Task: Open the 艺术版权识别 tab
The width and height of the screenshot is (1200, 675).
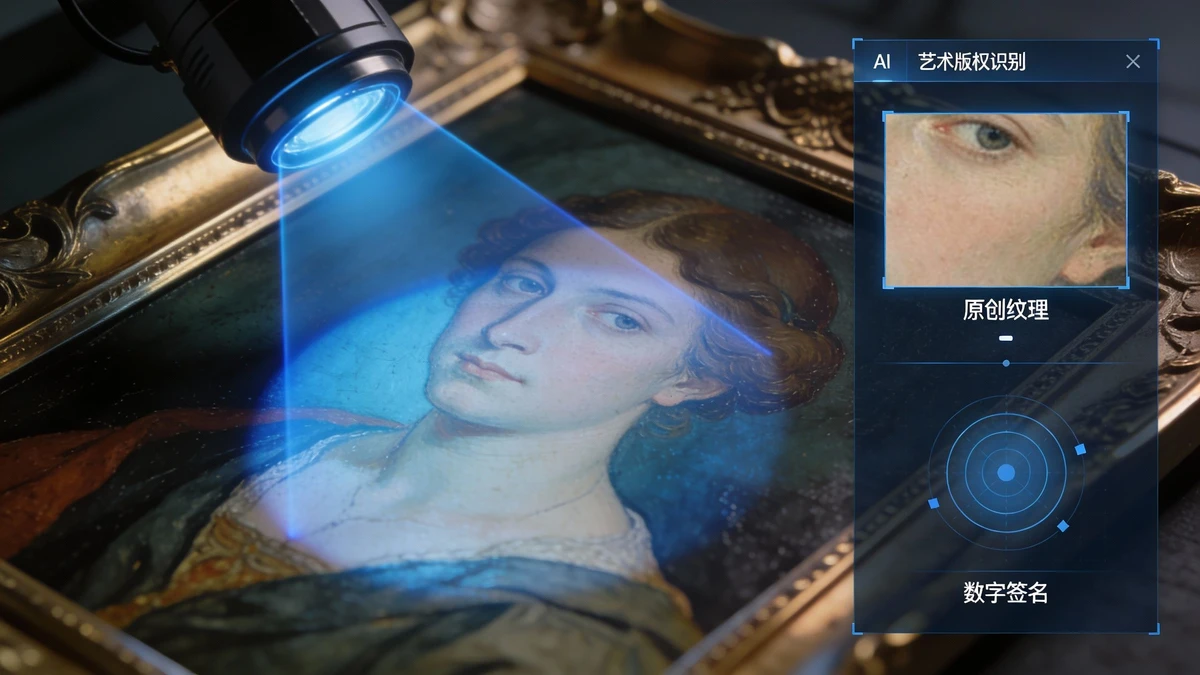Action: click(971, 62)
